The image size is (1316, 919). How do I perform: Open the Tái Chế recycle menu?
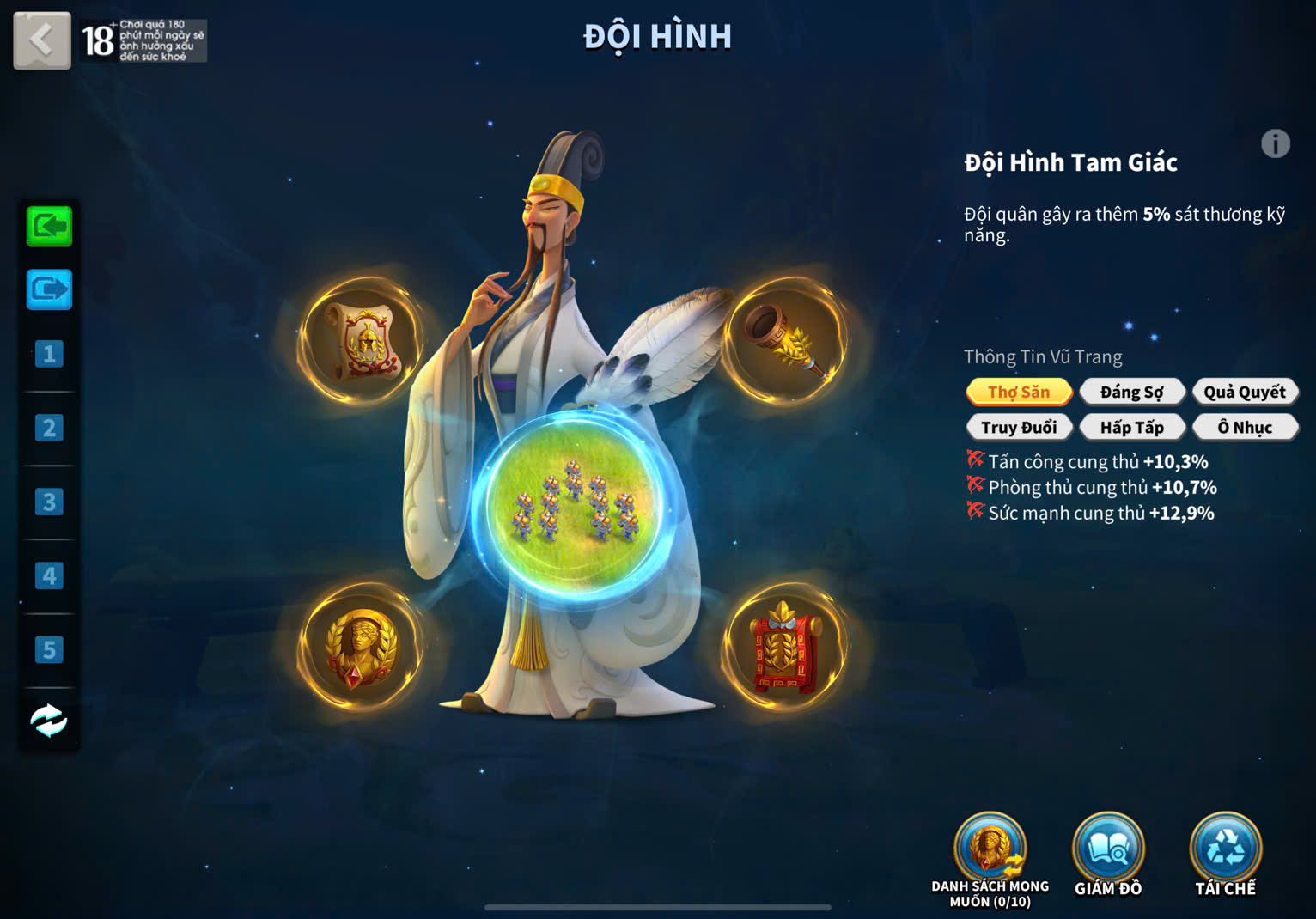(1225, 850)
